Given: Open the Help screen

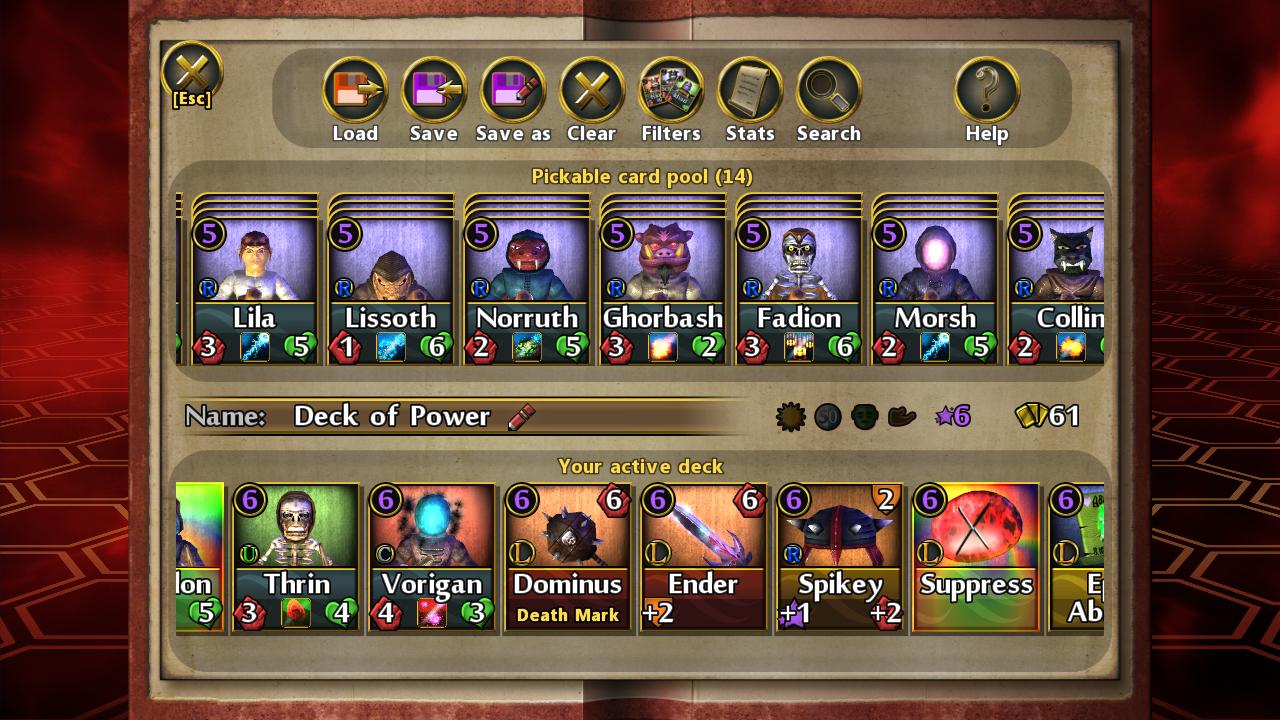Looking at the screenshot, I should 987,91.
